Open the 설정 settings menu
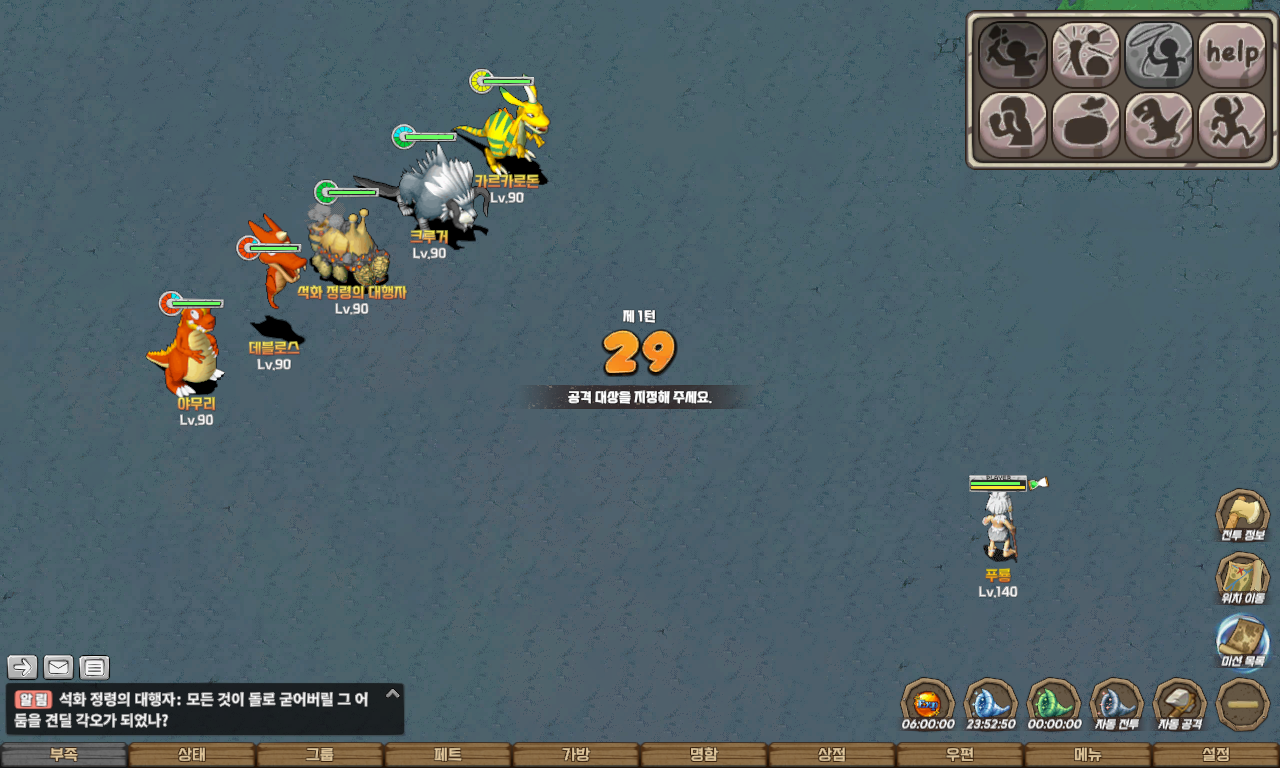This screenshot has width=1280, height=768. click(1216, 755)
